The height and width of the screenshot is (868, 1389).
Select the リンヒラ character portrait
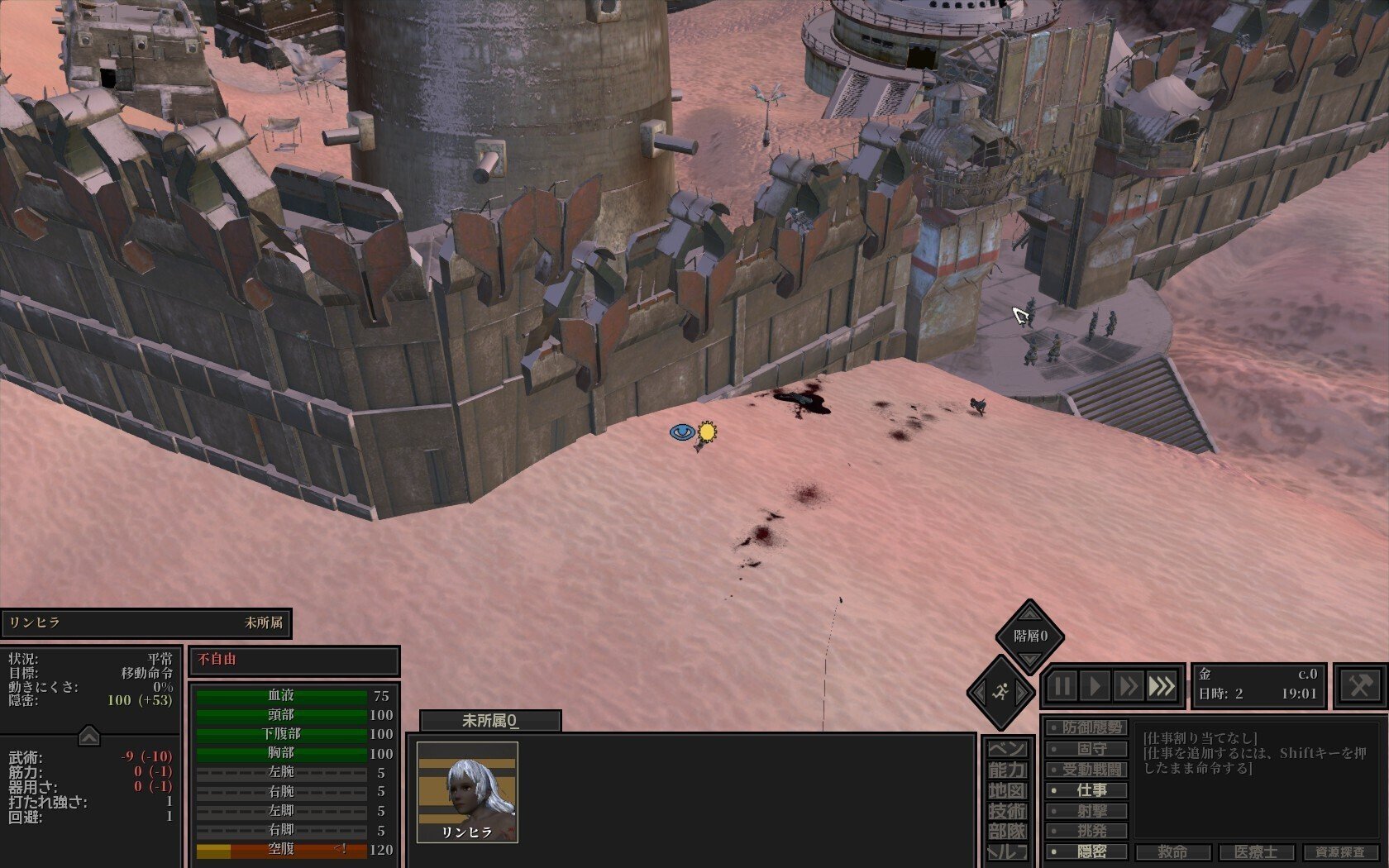[467, 791]
